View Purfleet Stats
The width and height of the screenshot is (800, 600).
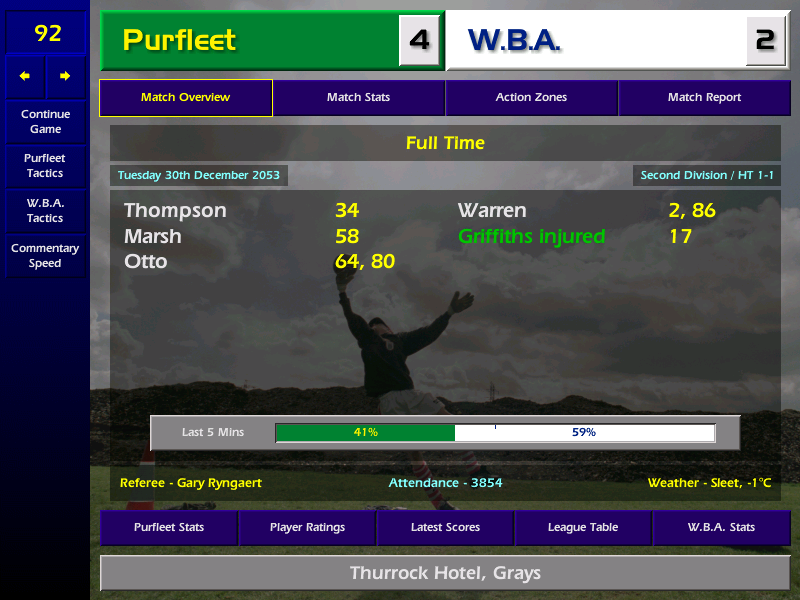point(169,527)
